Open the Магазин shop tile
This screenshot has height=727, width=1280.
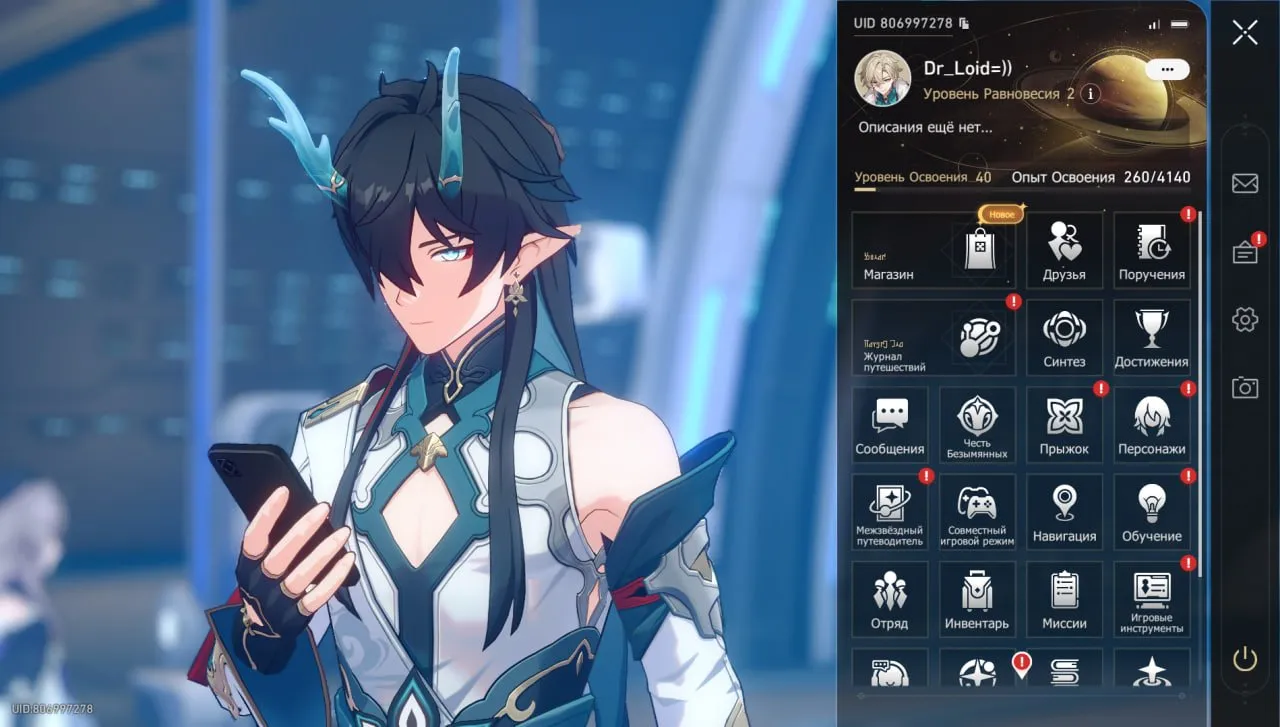click(933, 250)
